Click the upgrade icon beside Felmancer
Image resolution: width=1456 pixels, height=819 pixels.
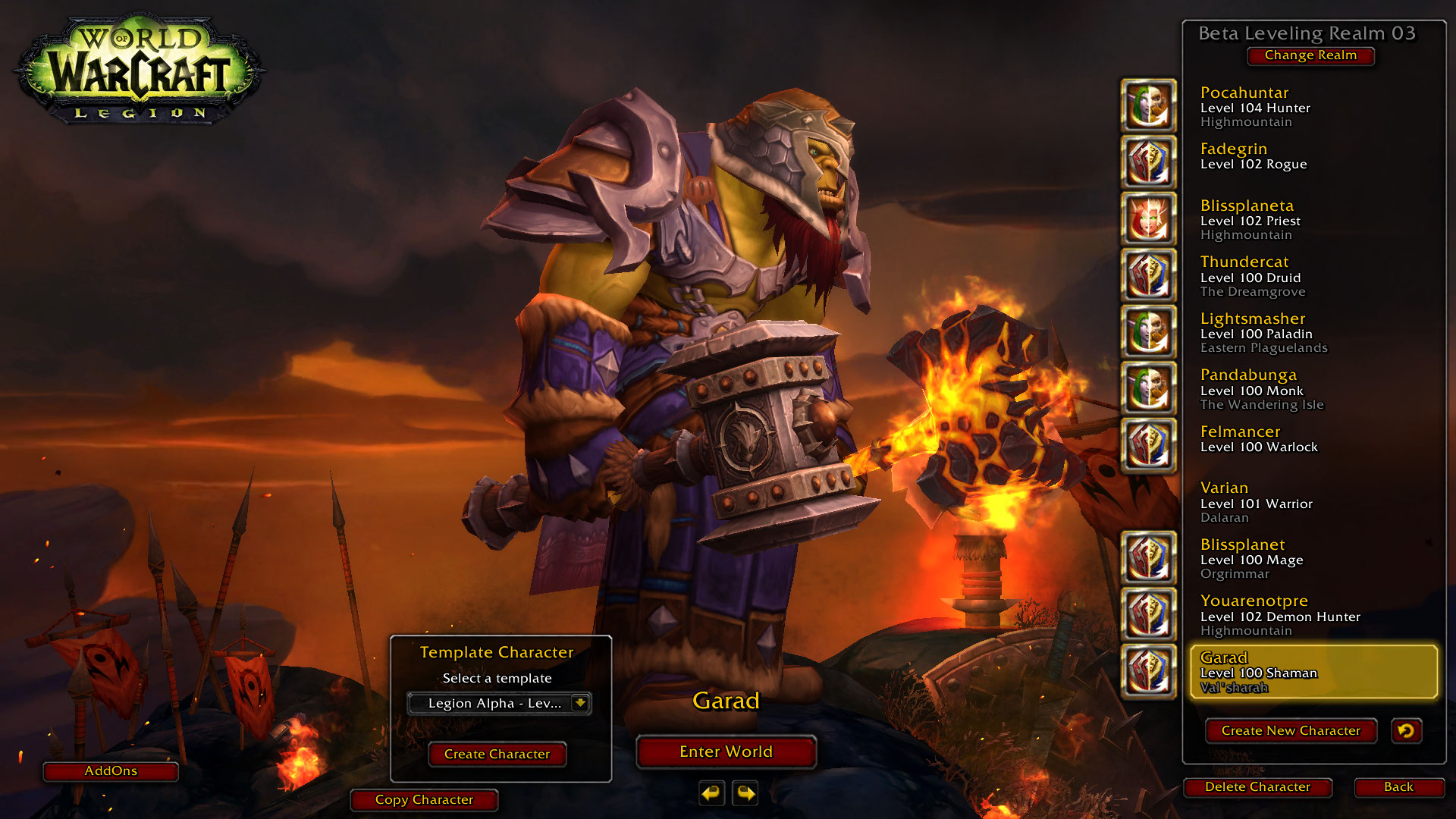coord(1149,445)
